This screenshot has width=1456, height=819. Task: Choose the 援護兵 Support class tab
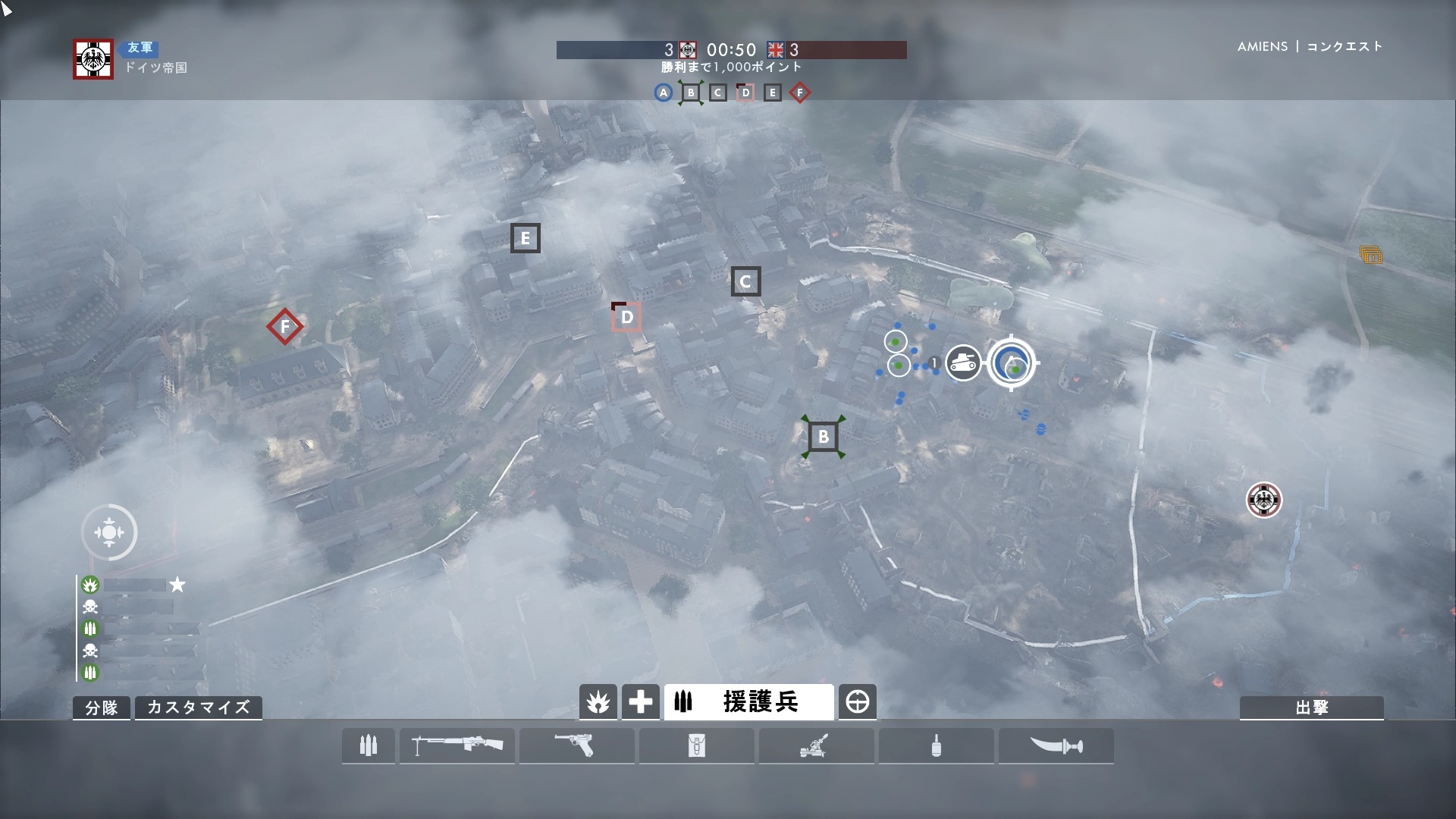[748, 702]
